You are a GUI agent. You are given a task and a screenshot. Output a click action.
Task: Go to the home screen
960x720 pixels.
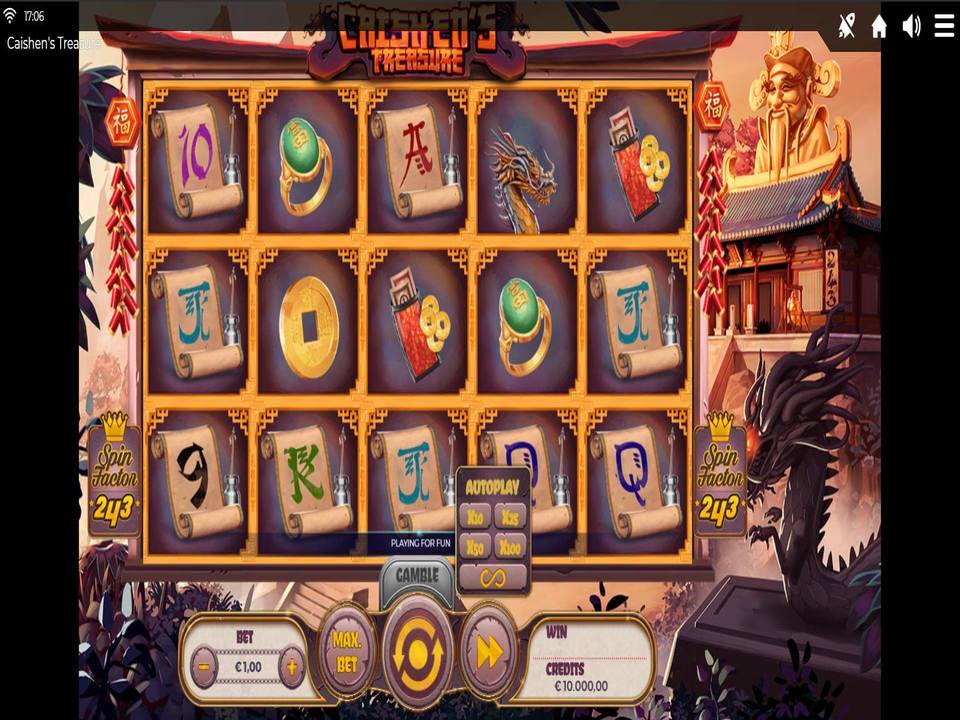(879, 27)
